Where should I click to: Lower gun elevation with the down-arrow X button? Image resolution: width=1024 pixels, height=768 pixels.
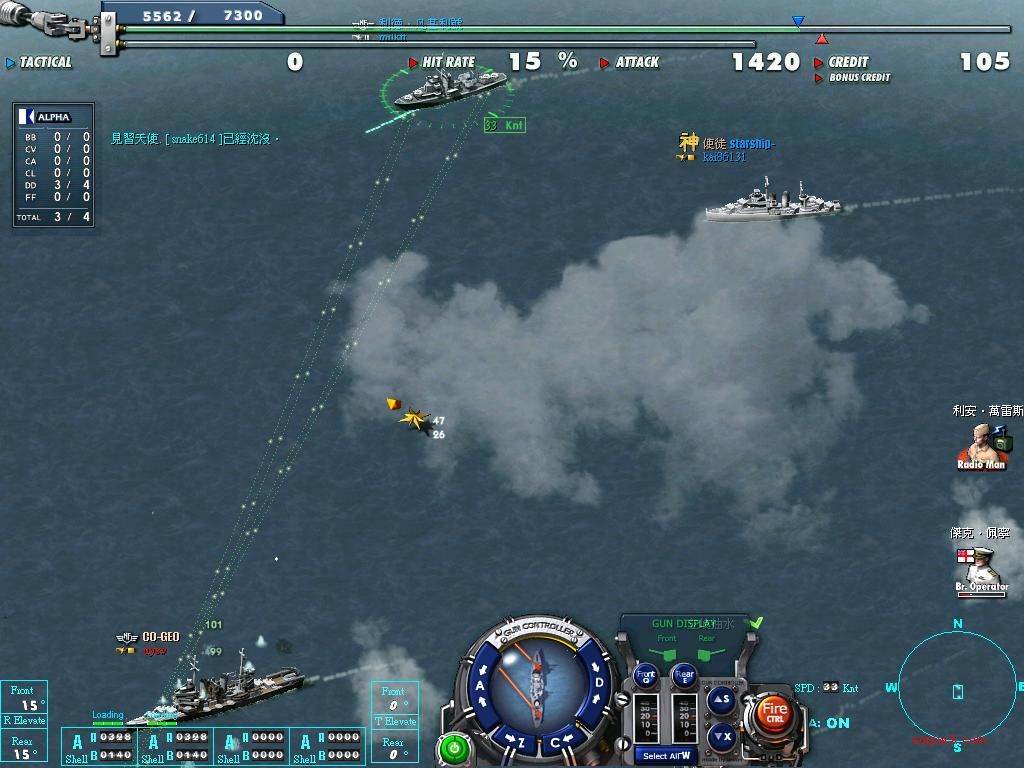tap(722, 737)
